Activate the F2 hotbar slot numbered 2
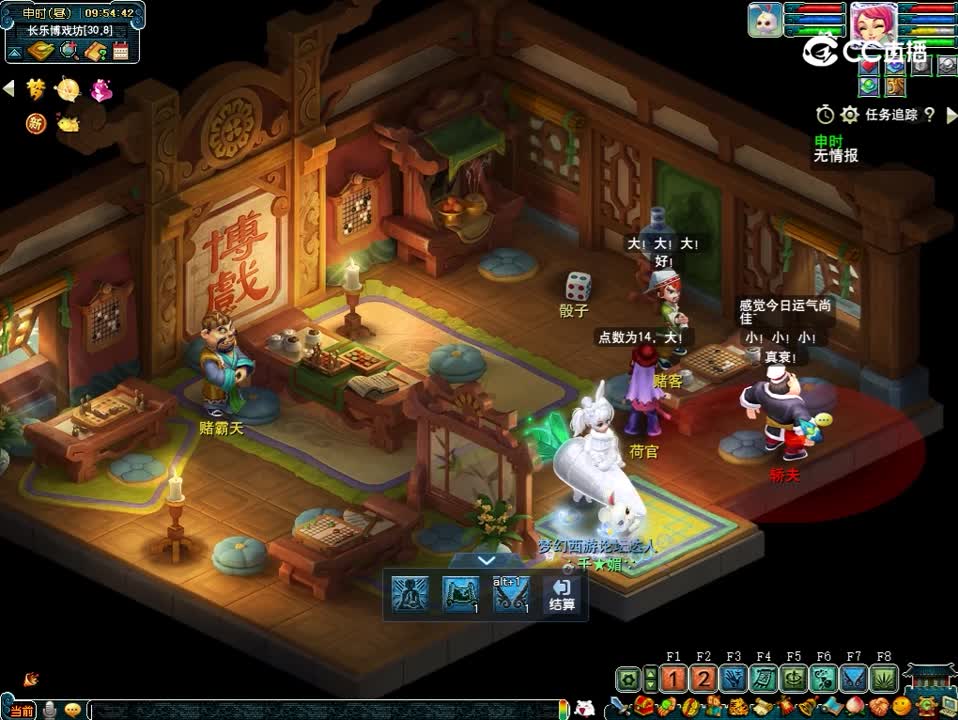Image resolution: width=958 pixels, height=720 pixels. coord(704,680)
